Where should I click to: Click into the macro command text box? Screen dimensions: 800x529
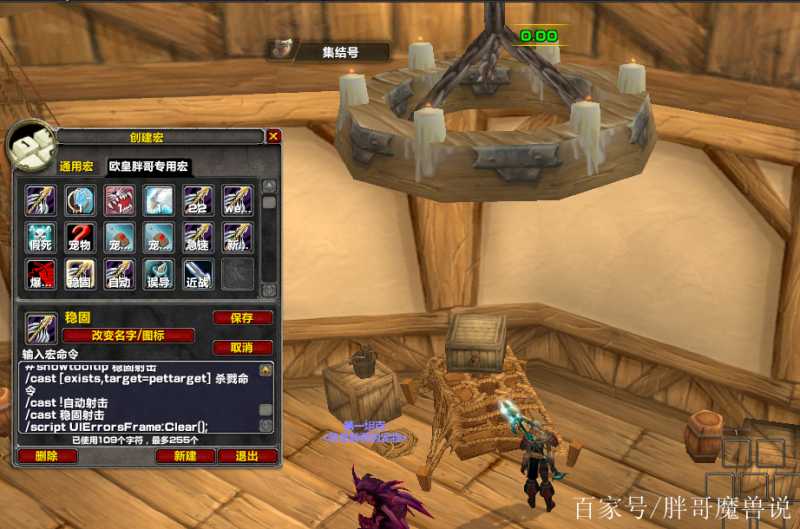point(138,398)
